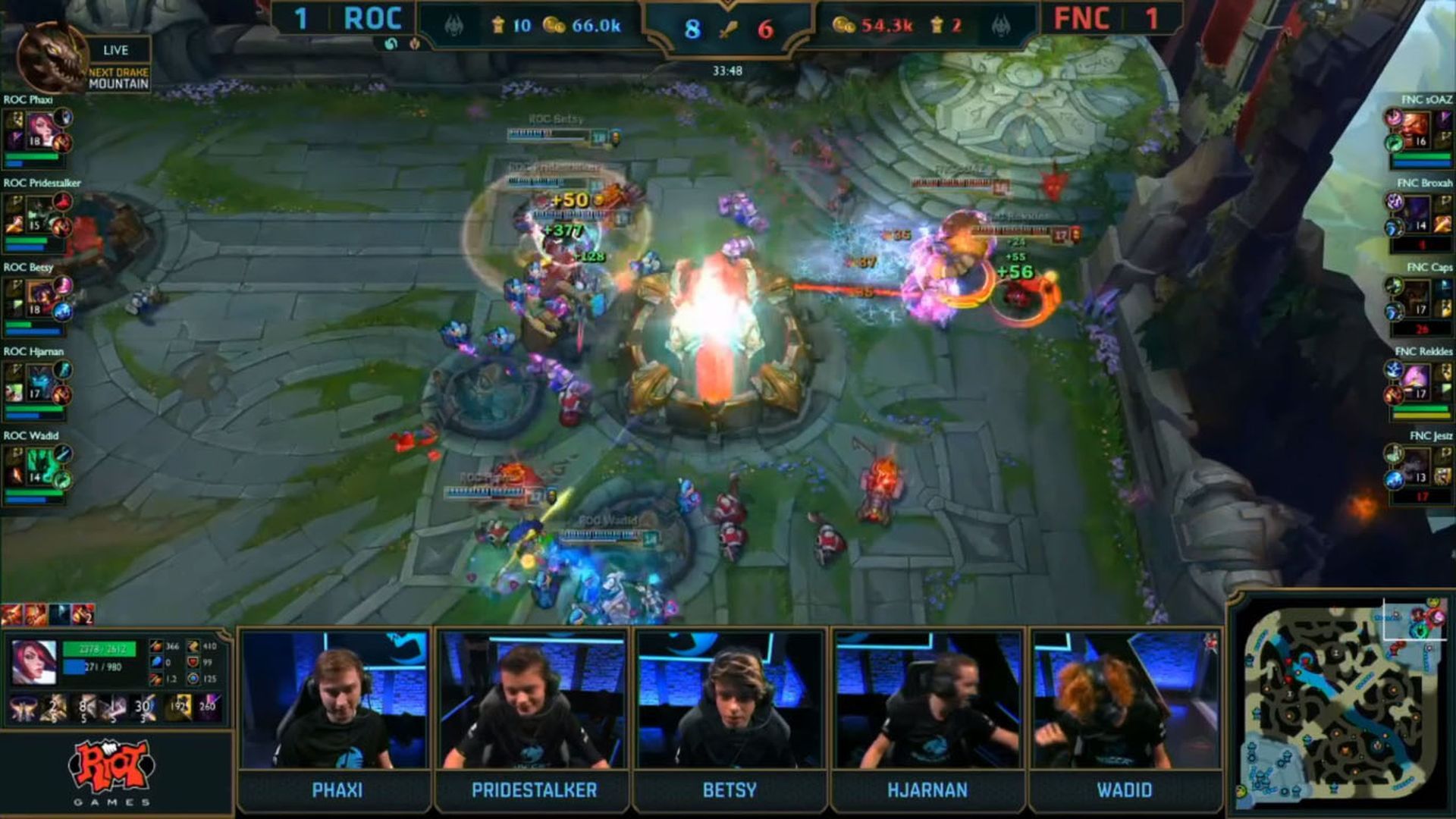The image size is (1456, 819).
Task: Click the coin icon next to 66.0k gold
Action: click(x=556, y=24)
